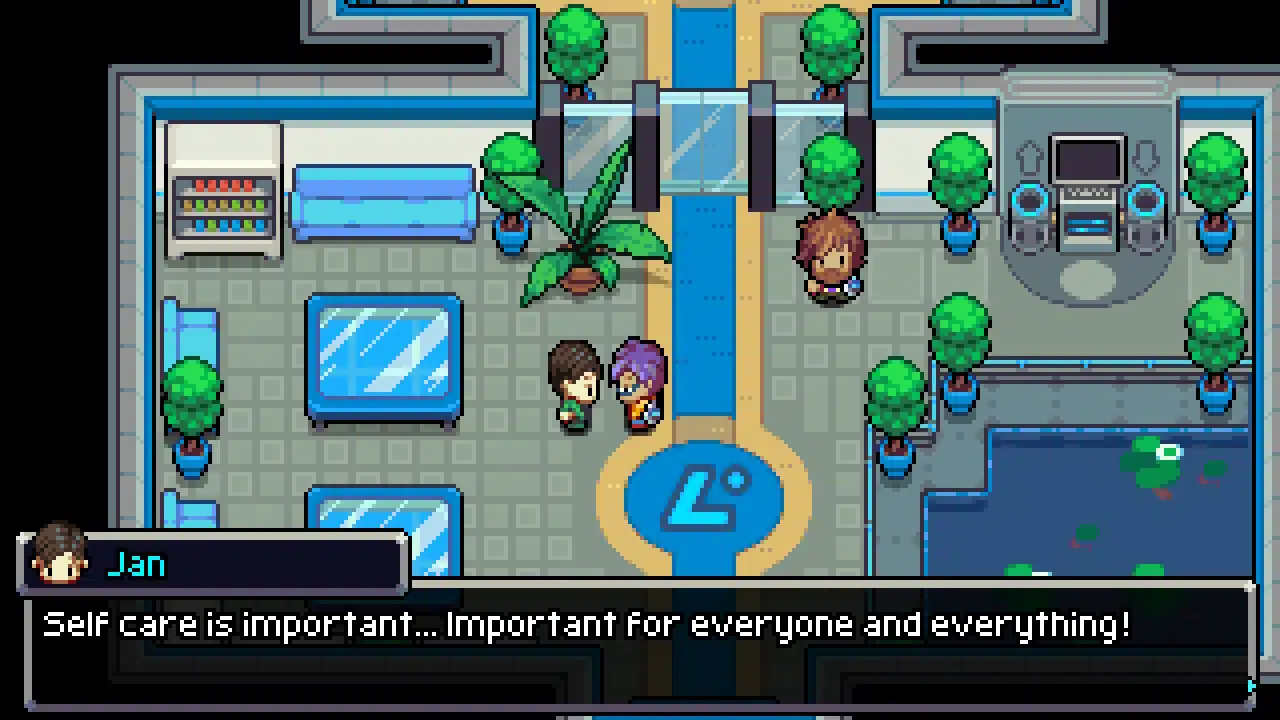Select Jan's speaker portrait in the nameplate
Image resolution: width=1280 pixels, height=720 pixels.
coord(60,555)
